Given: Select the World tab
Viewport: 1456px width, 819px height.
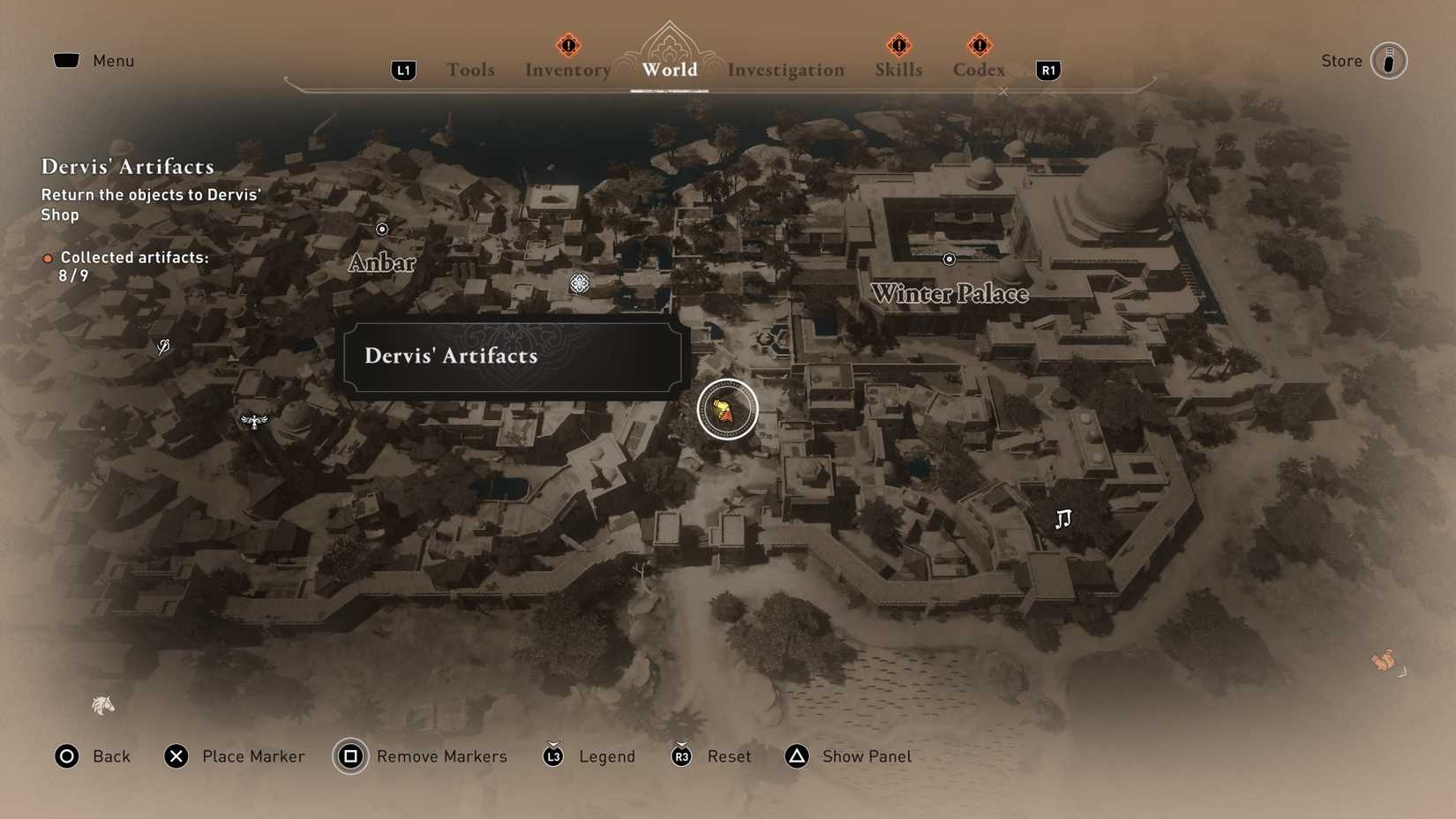Looking at the screenshot, I should click(668, 70).
